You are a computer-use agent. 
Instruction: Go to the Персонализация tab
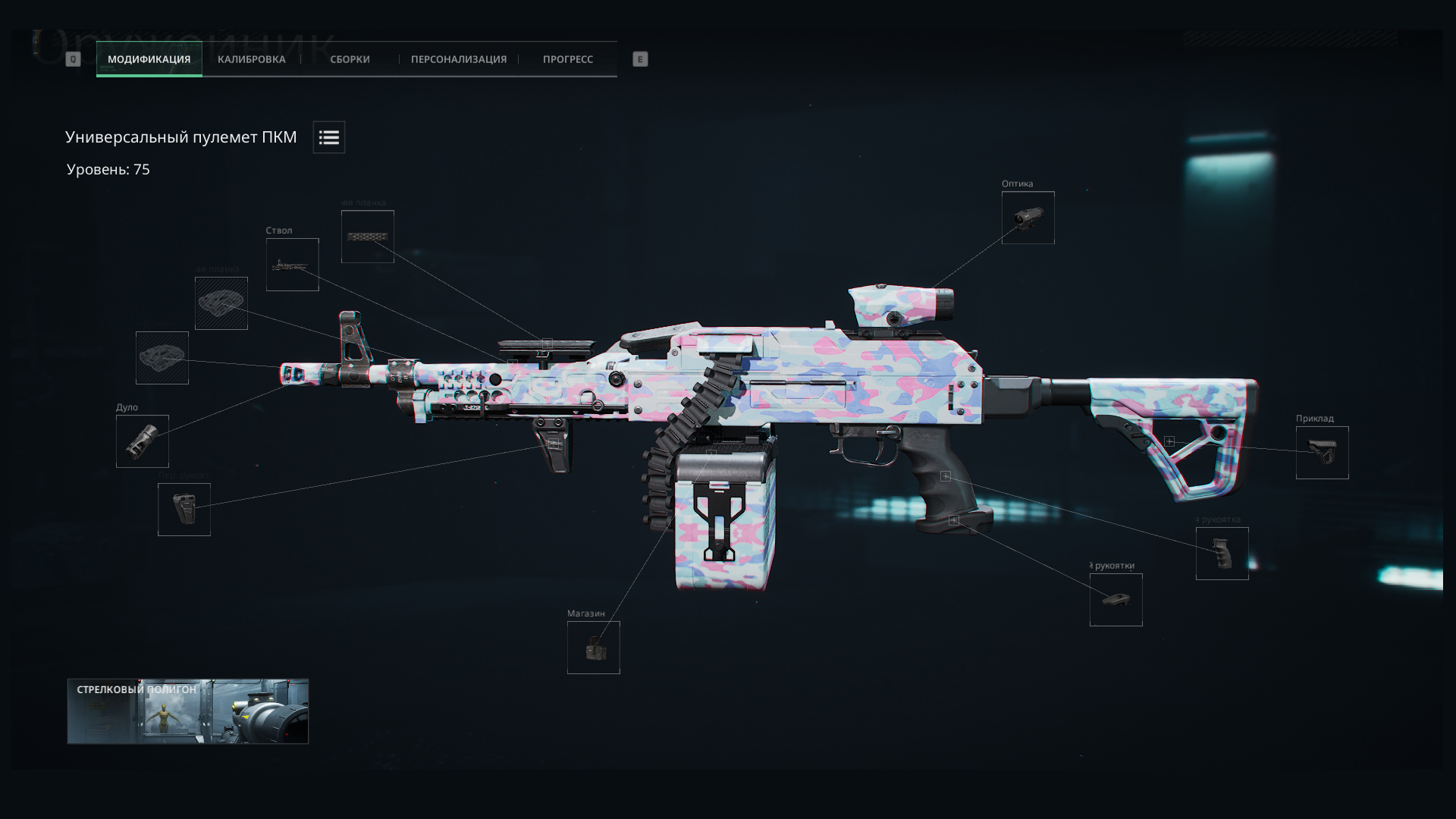[x=458, y=59]
